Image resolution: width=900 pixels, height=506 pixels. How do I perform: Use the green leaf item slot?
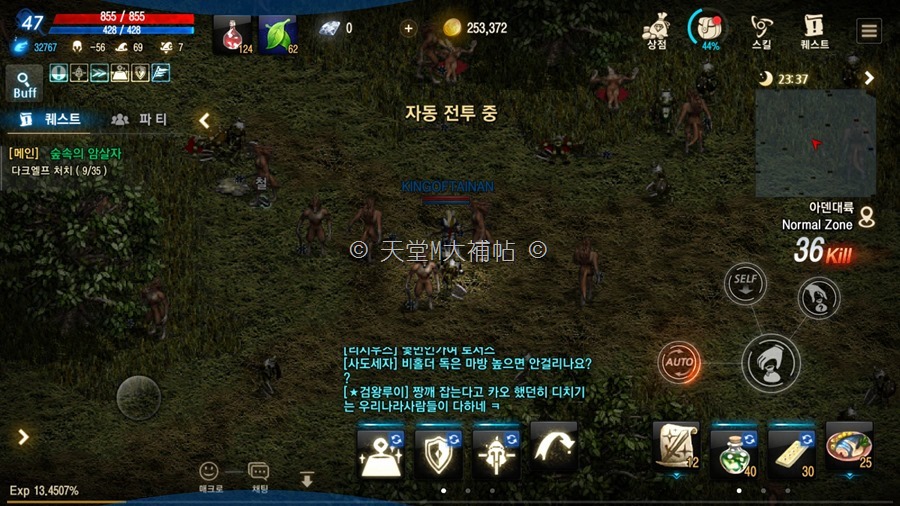278,34
